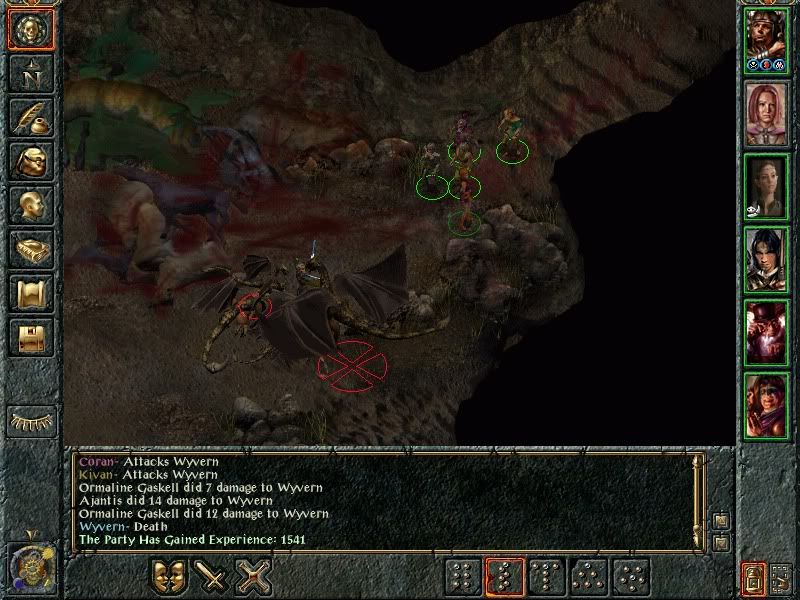Image resolution: width=800 pixels, height=600 pixels.
Task: Open inventory via the helmeted head icon
Action: pyautogui.click(x=29, y=161)
